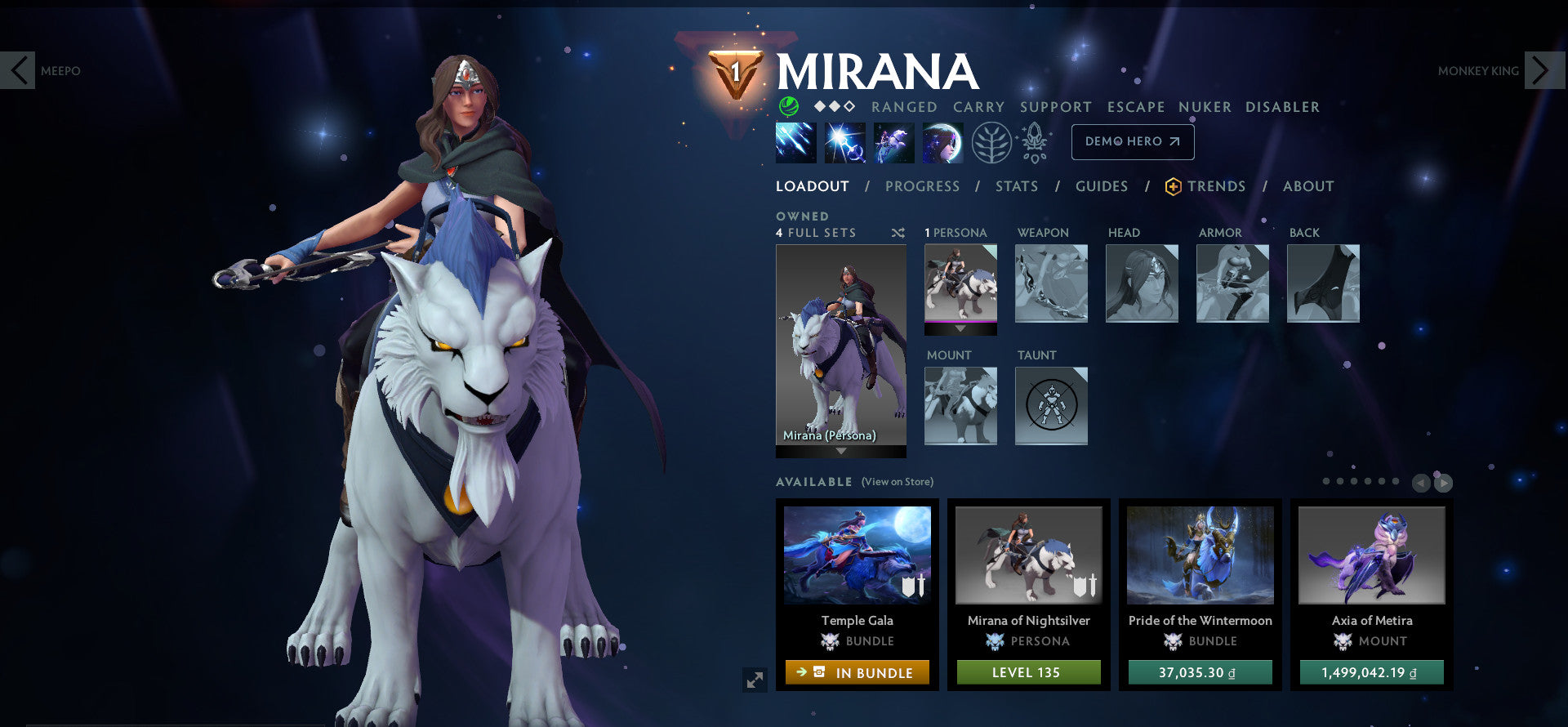Open the Armor loadout slot
The height and width of the screenshot is (727, 1568).
tap(1232, 283)
